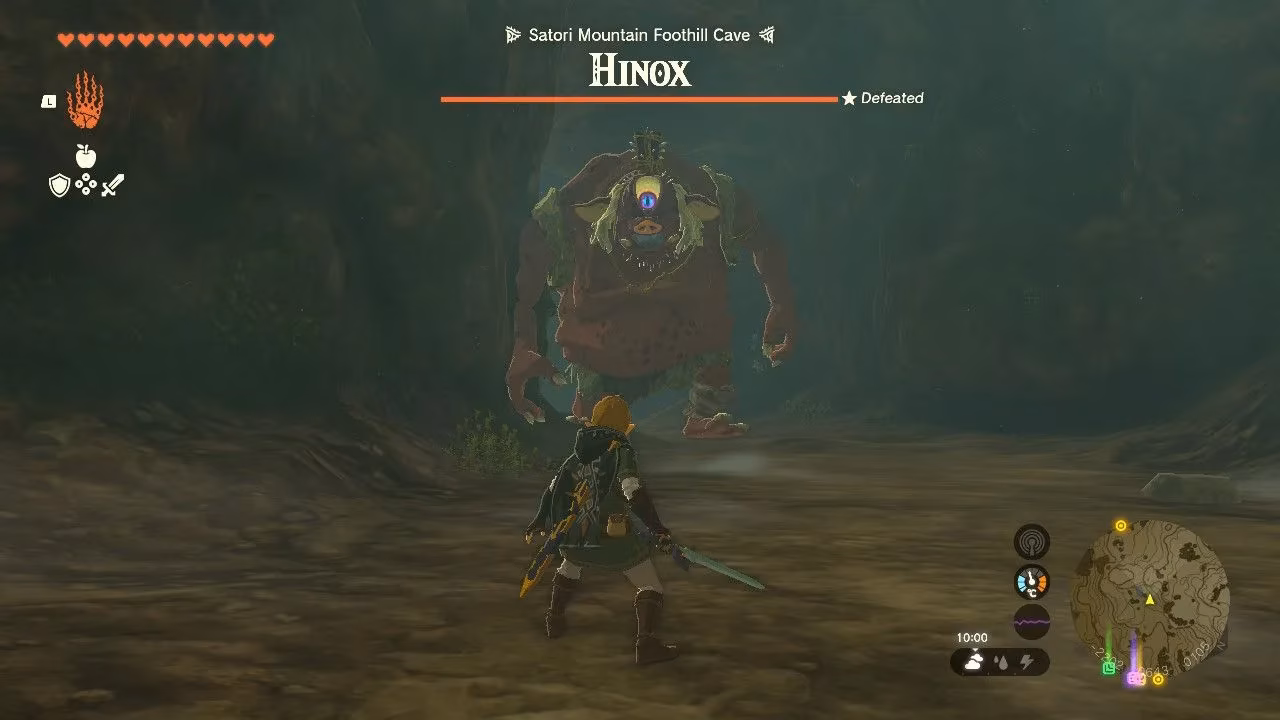Click the yellow ring marker above the minimap

(x=1121, y=526)
